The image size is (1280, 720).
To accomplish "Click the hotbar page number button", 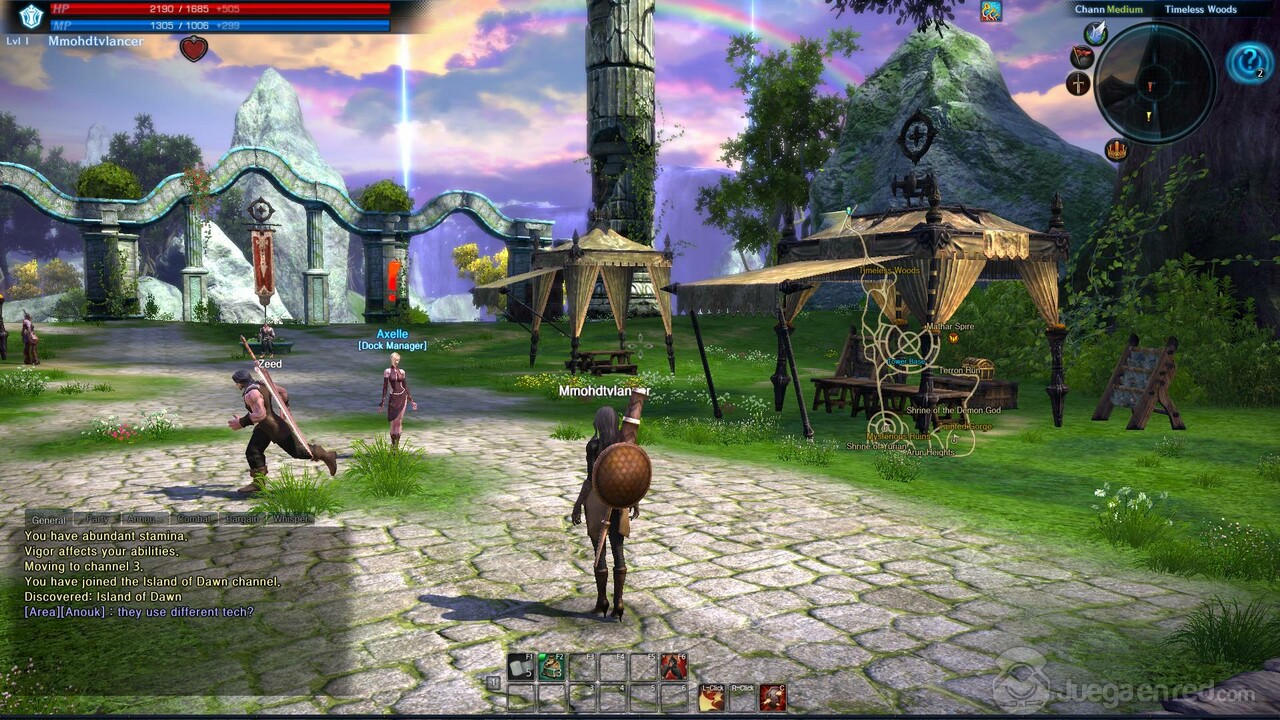I will pyautogui.click(x=494, y=682).
